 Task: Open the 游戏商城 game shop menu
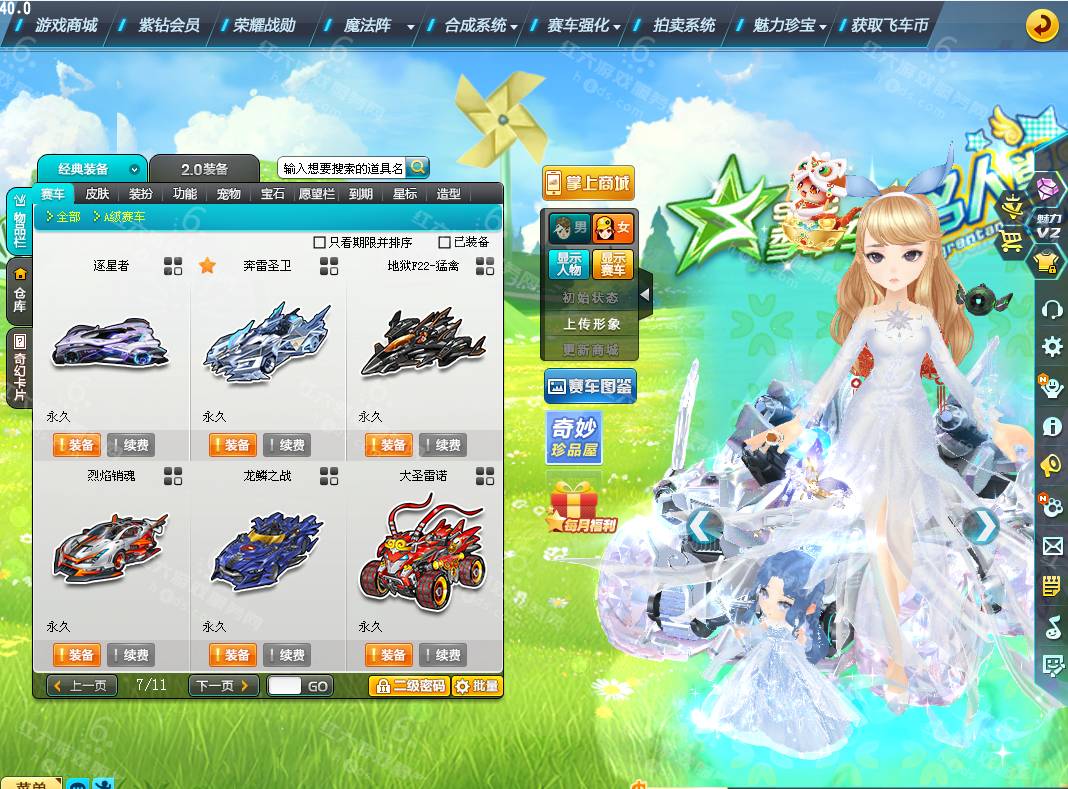click(66, 25)
